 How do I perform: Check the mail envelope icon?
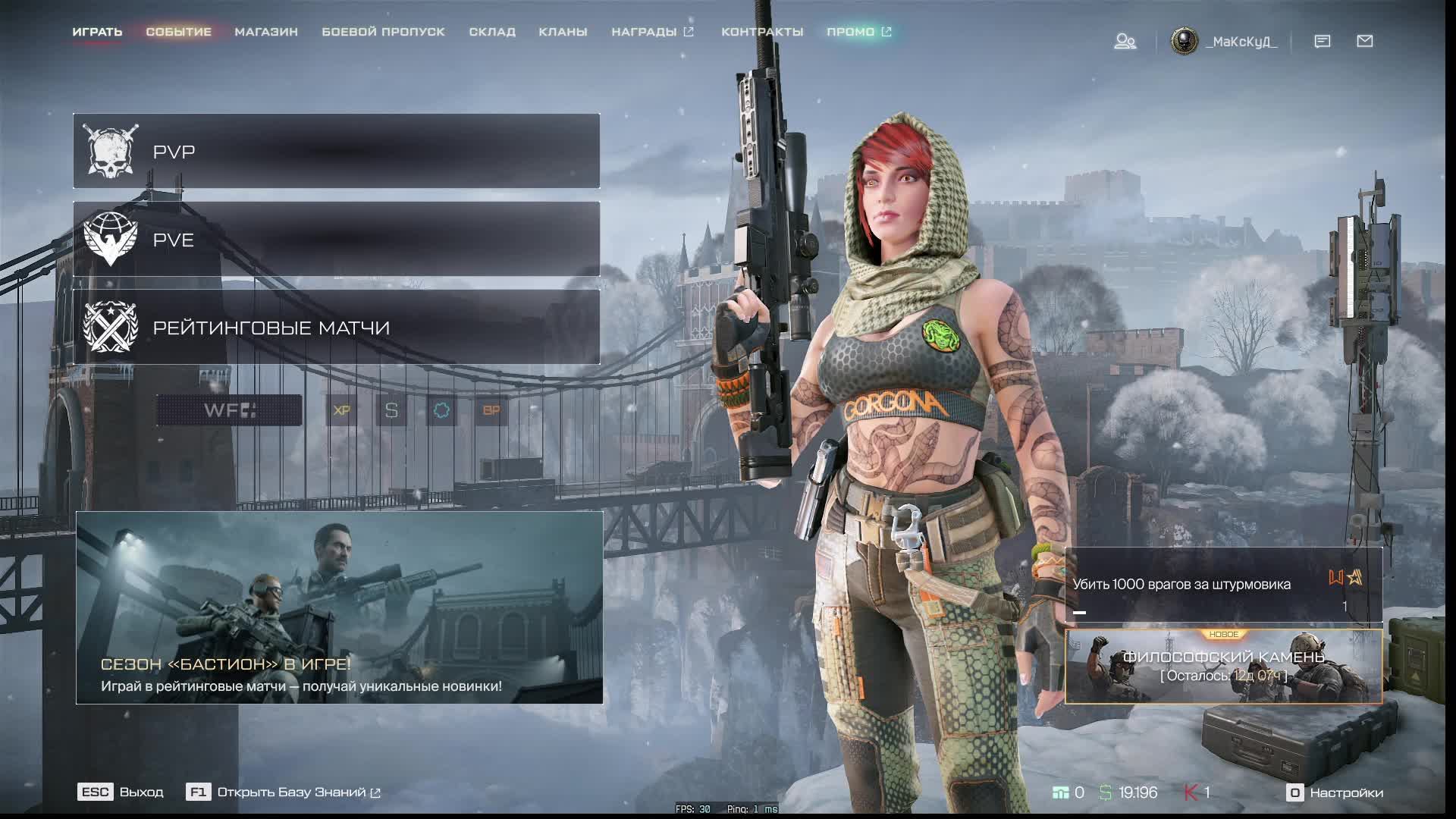(x=1365, y=42)
